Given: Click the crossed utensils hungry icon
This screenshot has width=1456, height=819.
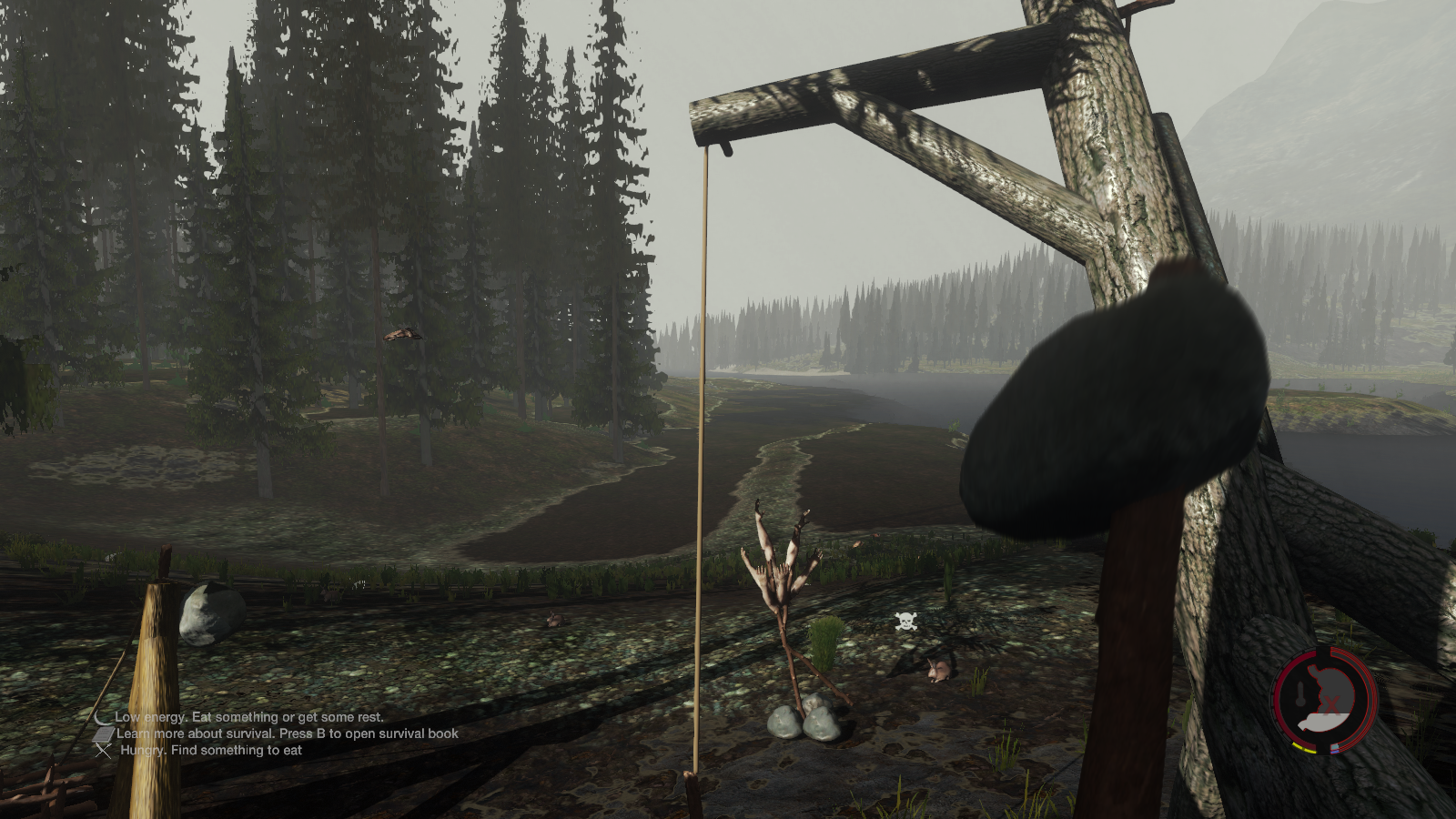Looking at the screenshot, I should click(x=105, y=751).
